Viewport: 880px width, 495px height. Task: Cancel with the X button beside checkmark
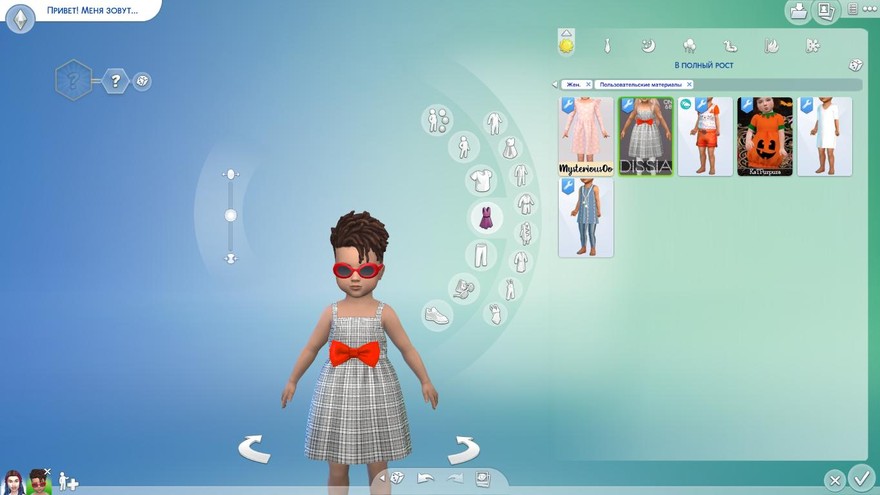coord(834,479)
